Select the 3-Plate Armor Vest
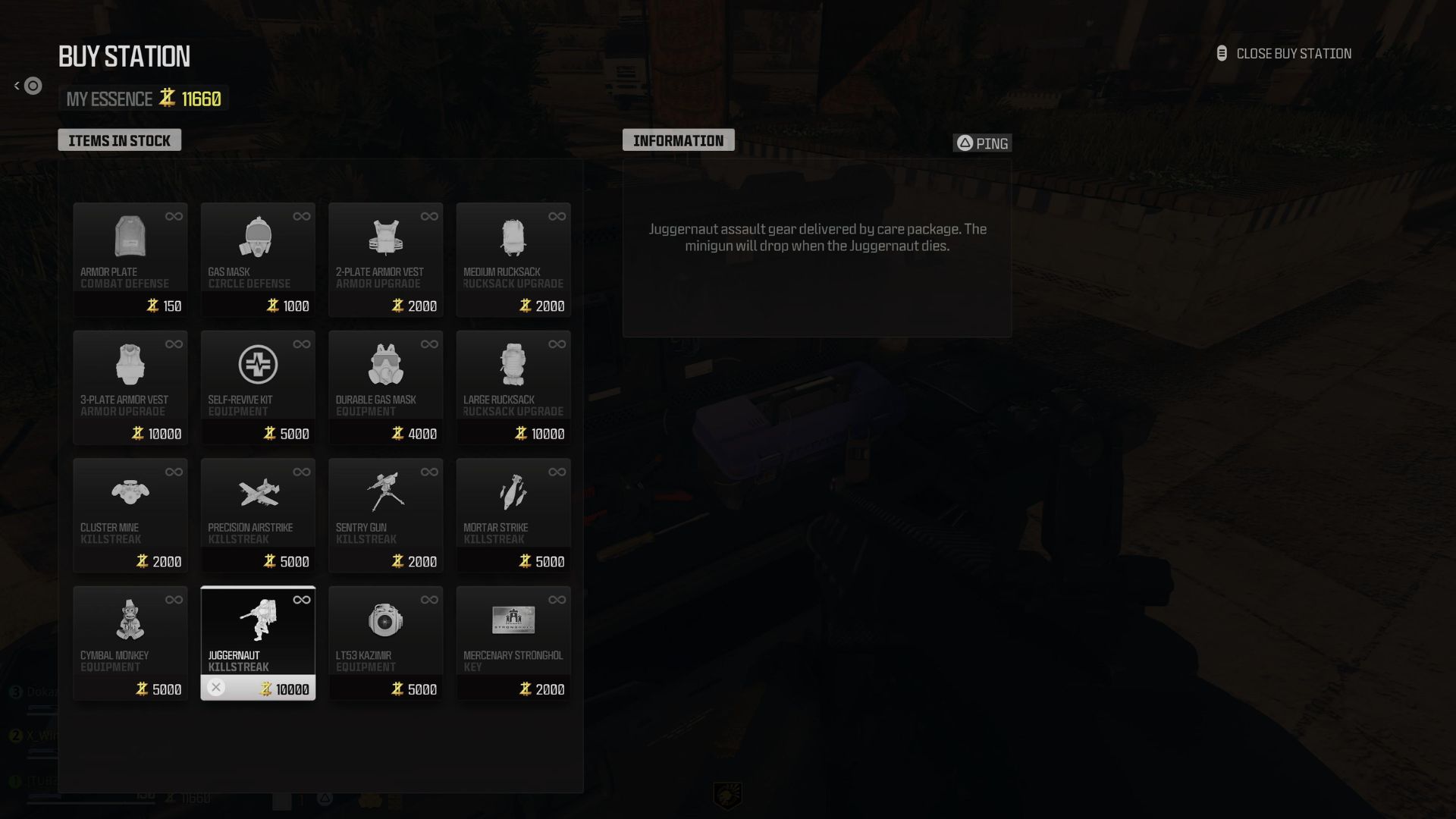This screenshot has height=819, width=1456. point(130,387)
